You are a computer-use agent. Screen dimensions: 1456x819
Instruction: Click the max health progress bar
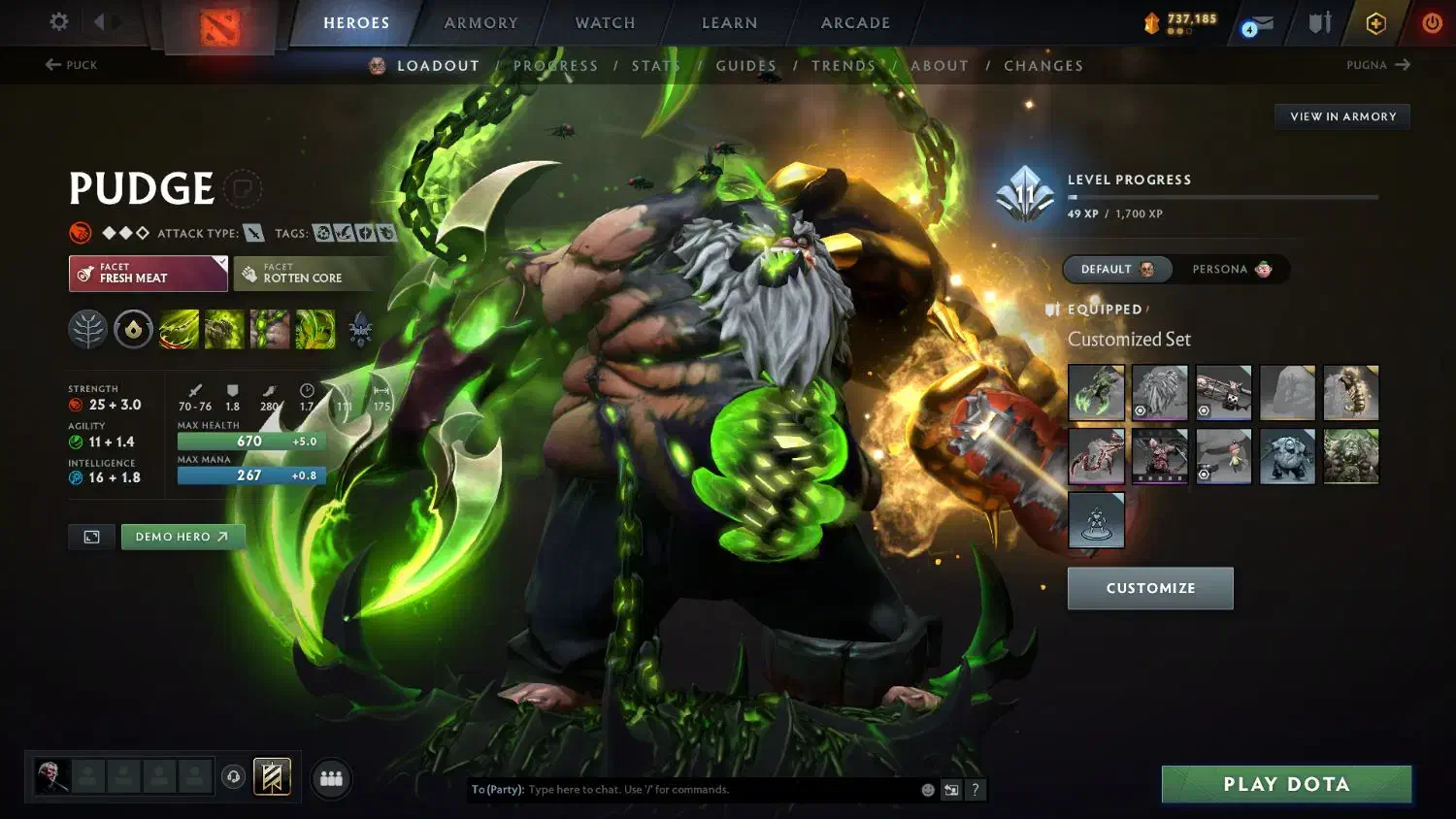250,441
